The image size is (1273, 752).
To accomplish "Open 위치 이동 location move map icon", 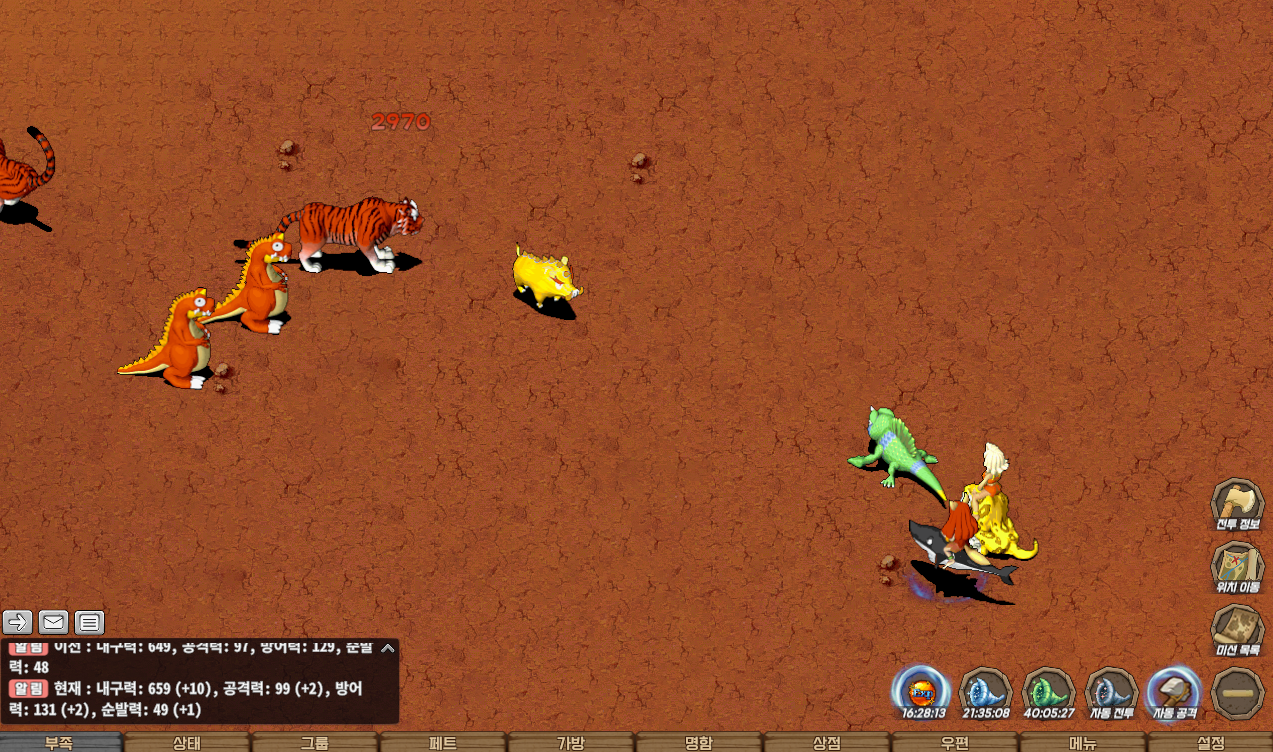I will point(1238,568).
